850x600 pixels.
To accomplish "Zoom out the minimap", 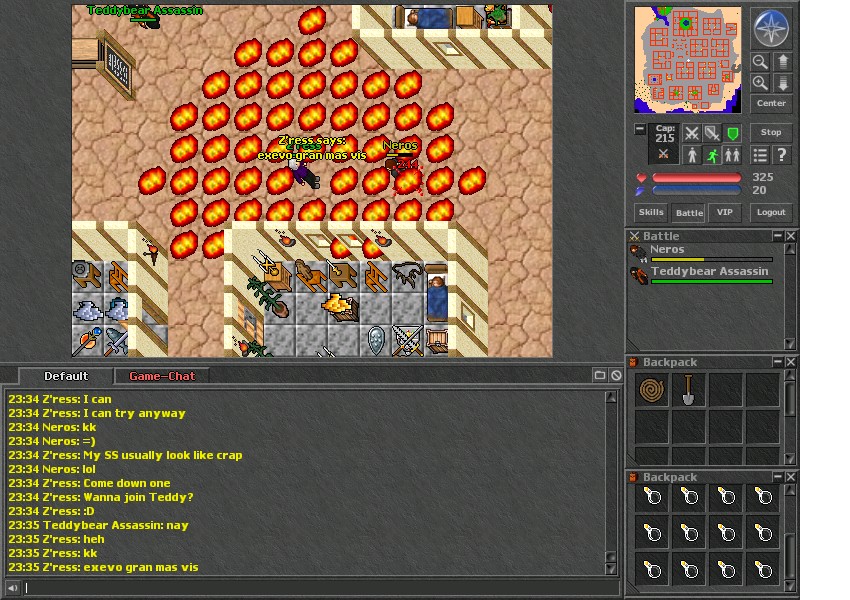I will (x=761, y=62).
